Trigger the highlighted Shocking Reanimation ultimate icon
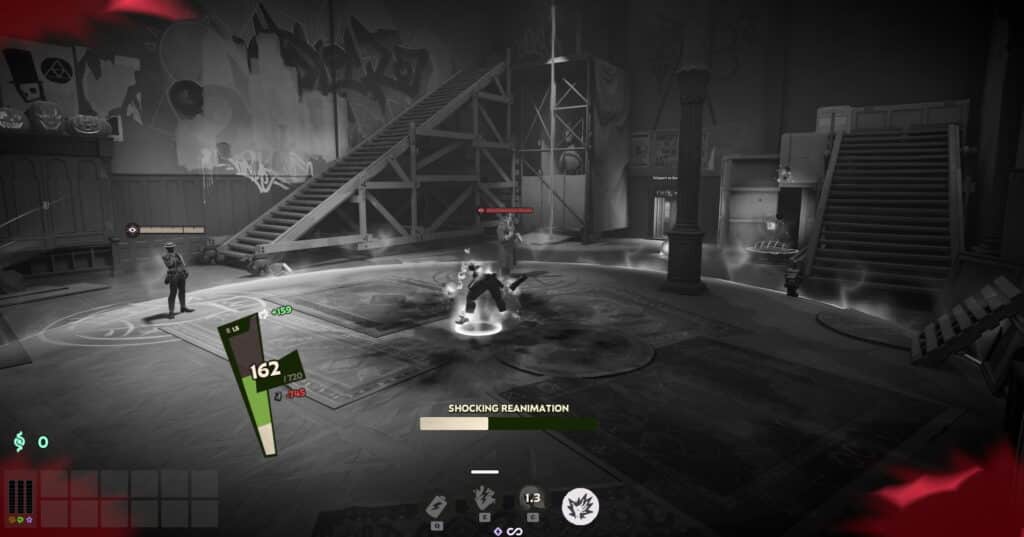The width and height of the screenshot is (1024, 537). (x=578, y=505)
